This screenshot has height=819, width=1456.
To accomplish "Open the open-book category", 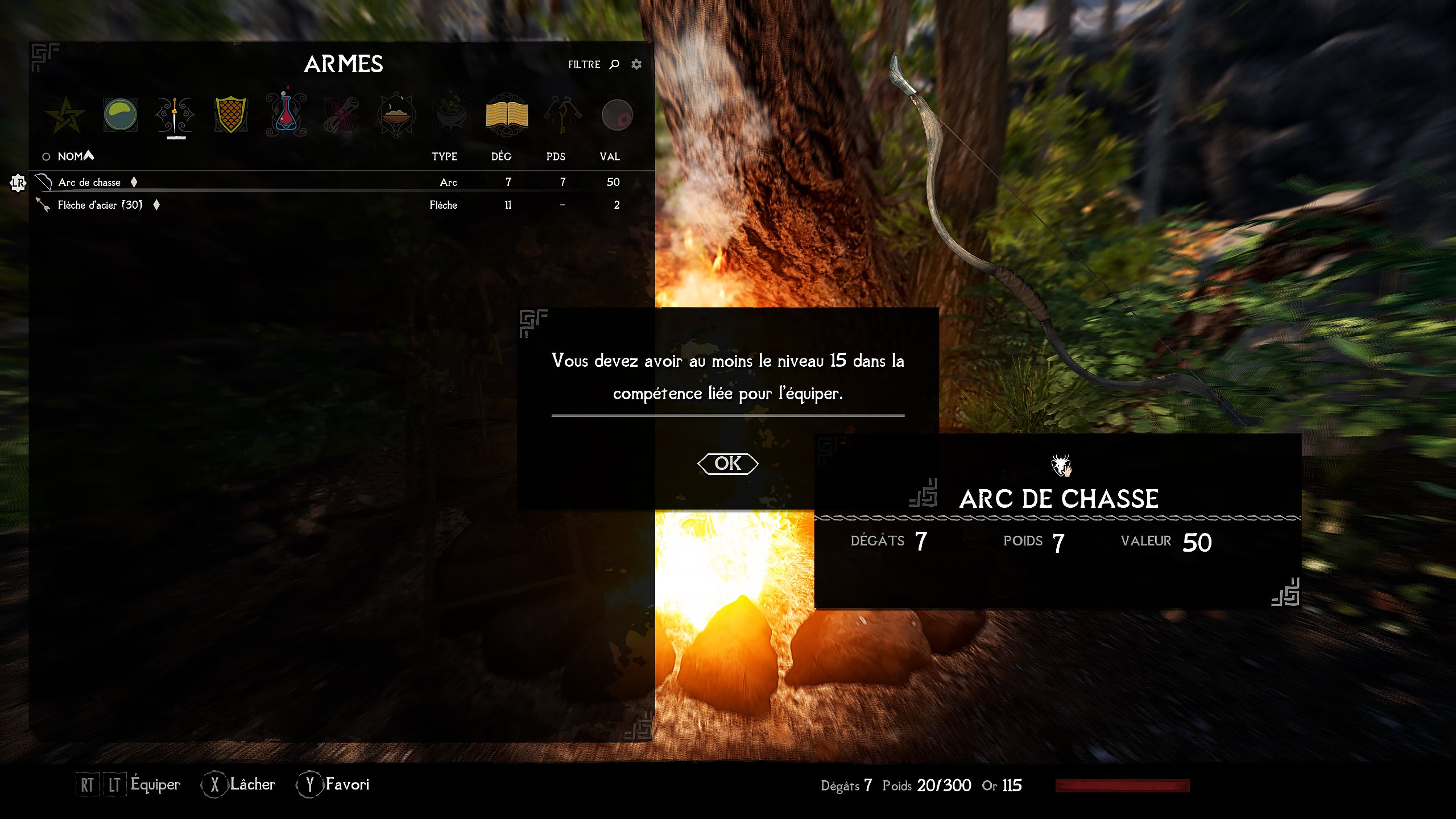I will [x=507, y=115].
